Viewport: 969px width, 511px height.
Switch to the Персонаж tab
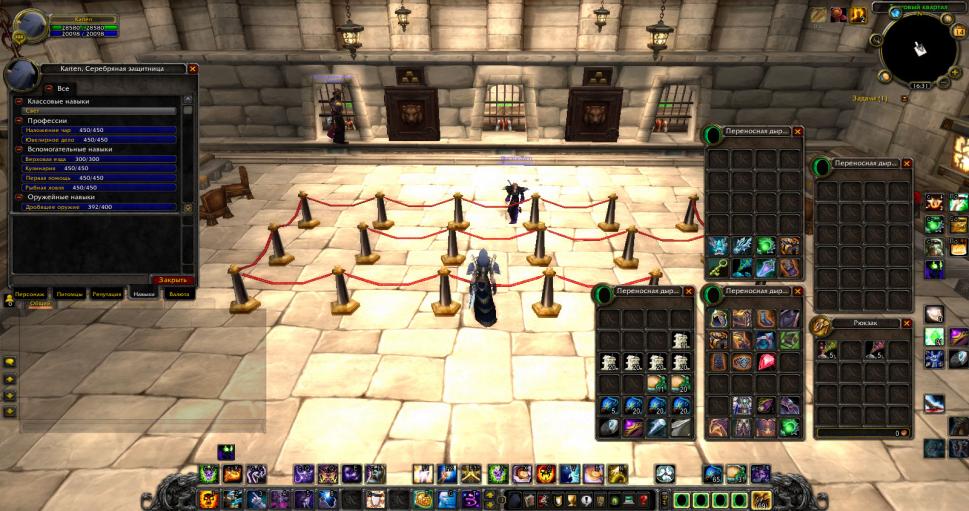tap(28, 295)
